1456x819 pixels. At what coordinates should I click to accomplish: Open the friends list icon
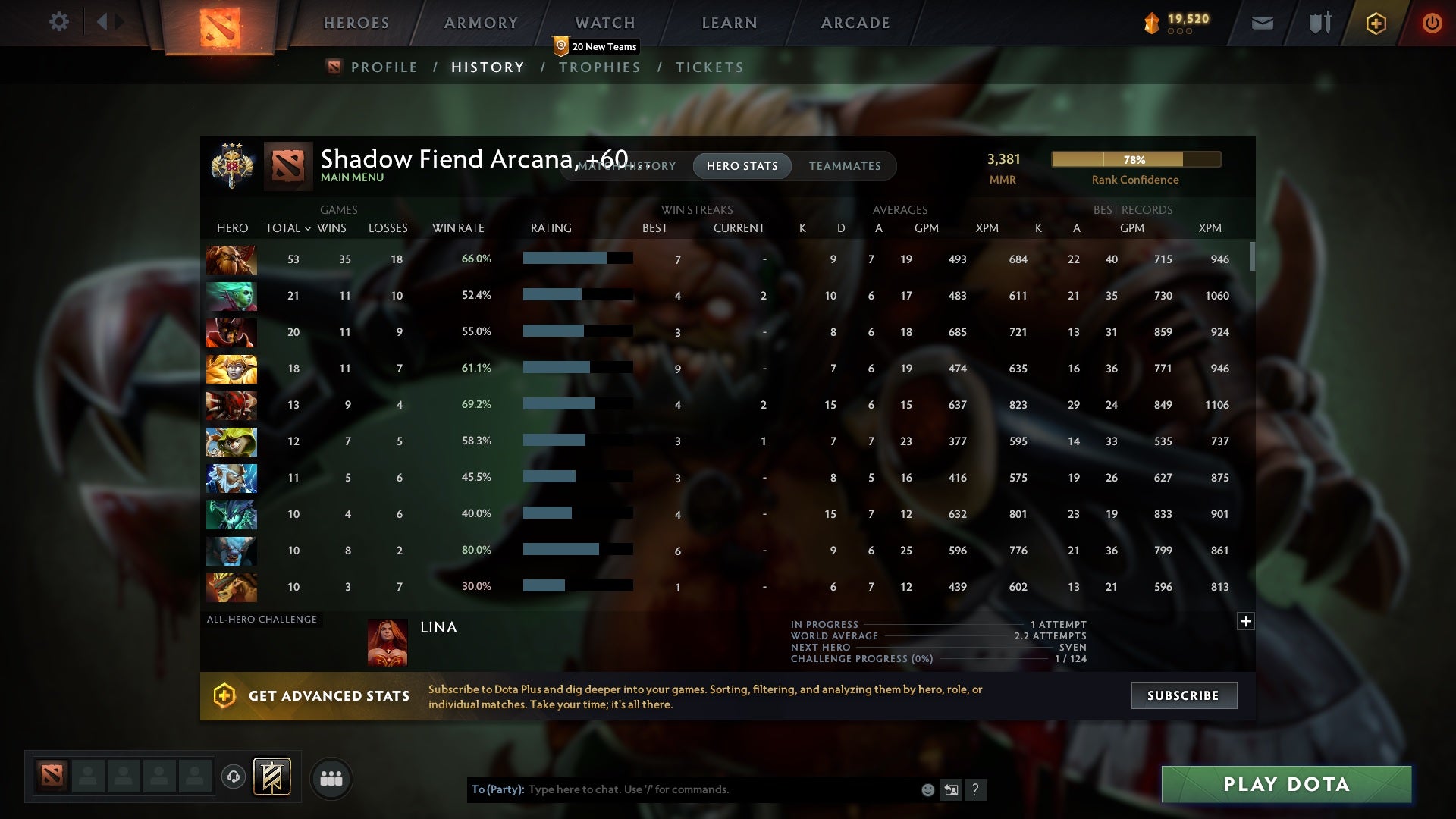coord(331,778)
